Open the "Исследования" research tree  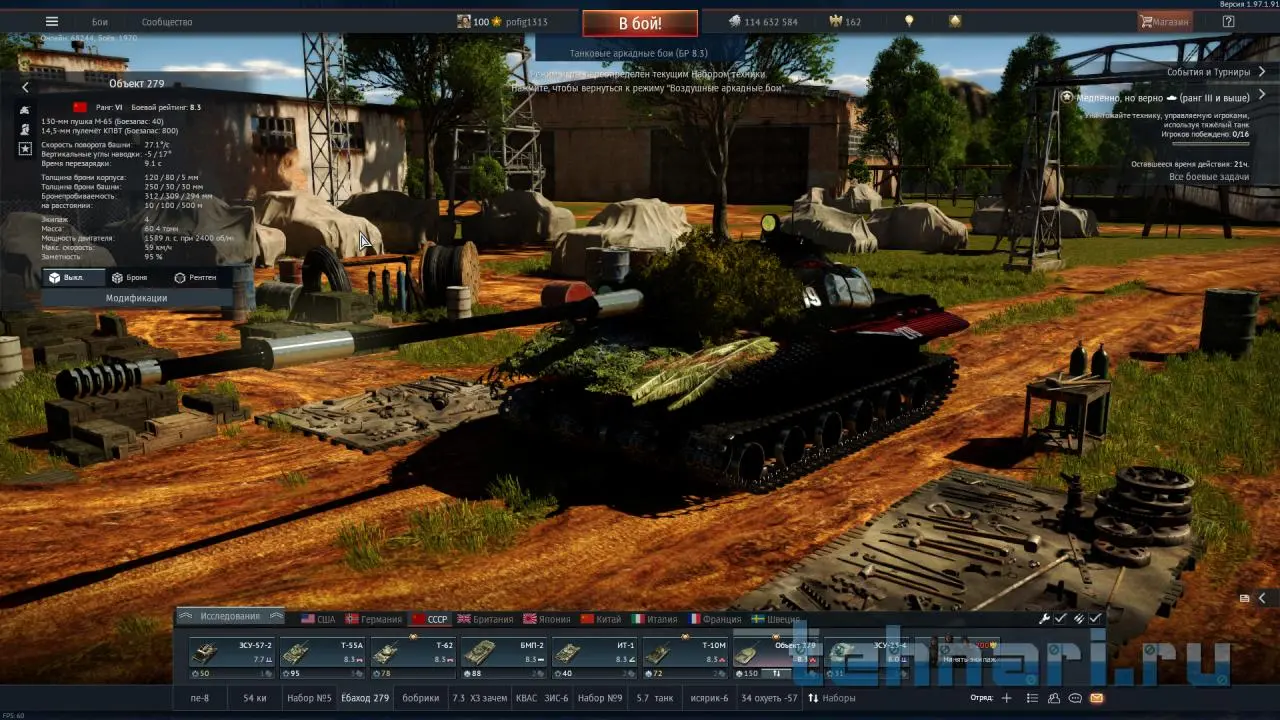click(229, 617)
